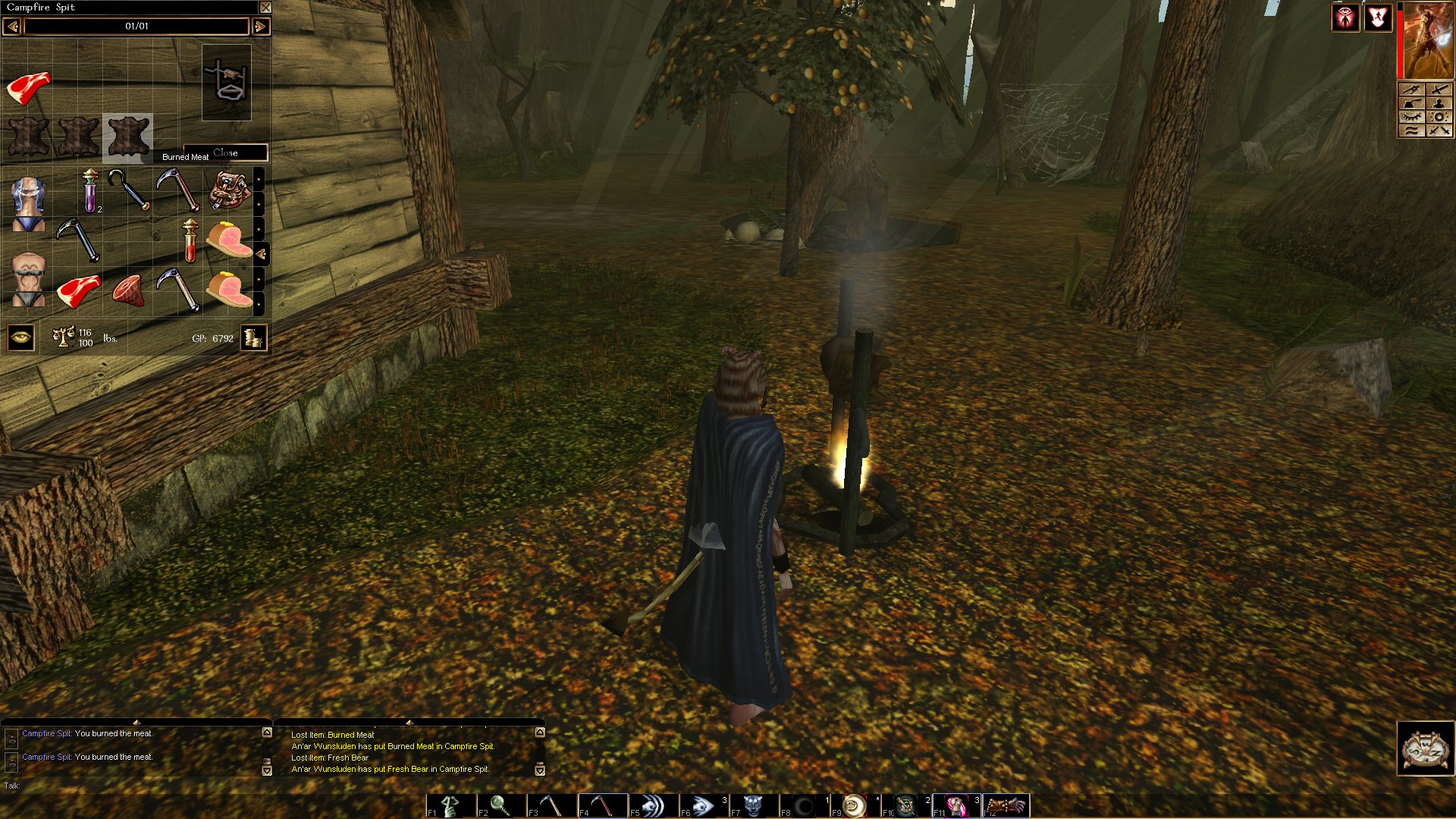
Task: Click the examine eye button
Action: (x=20, y=337)
